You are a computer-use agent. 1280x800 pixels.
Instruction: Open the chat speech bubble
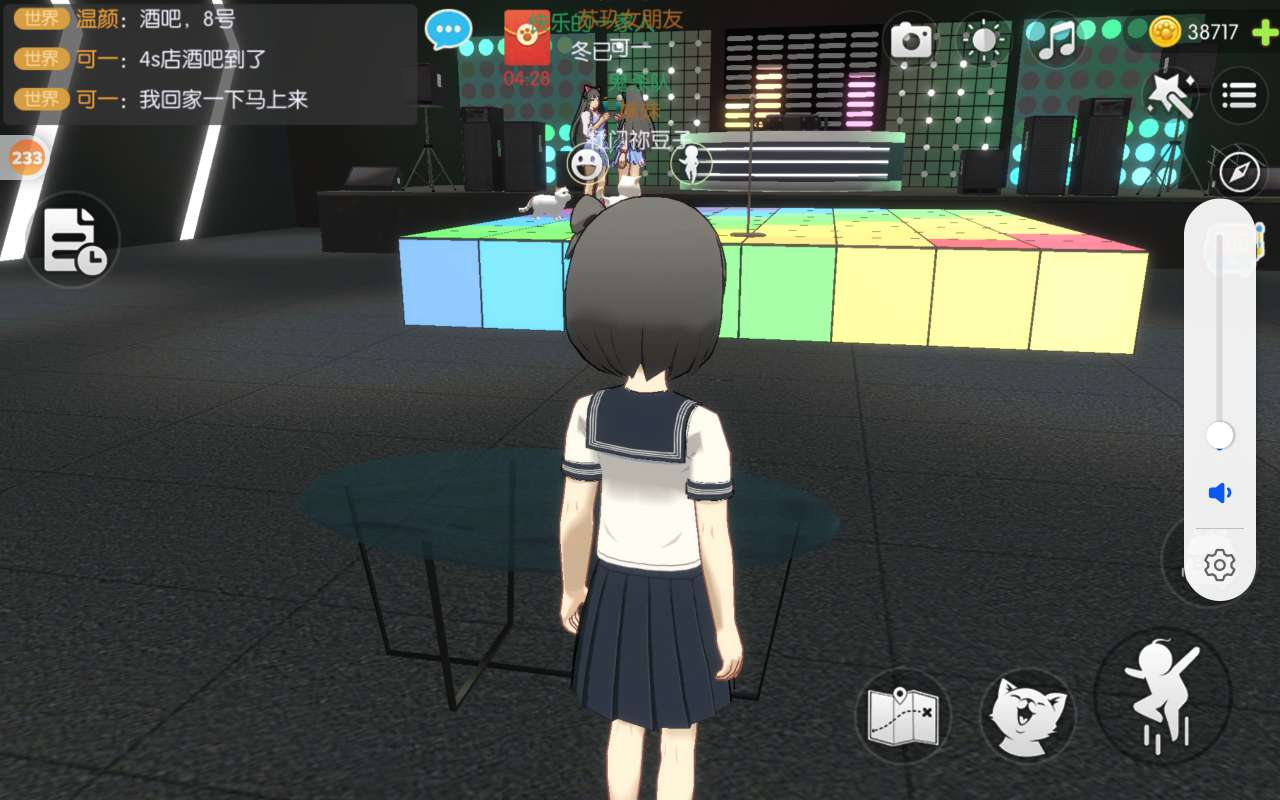448,30
